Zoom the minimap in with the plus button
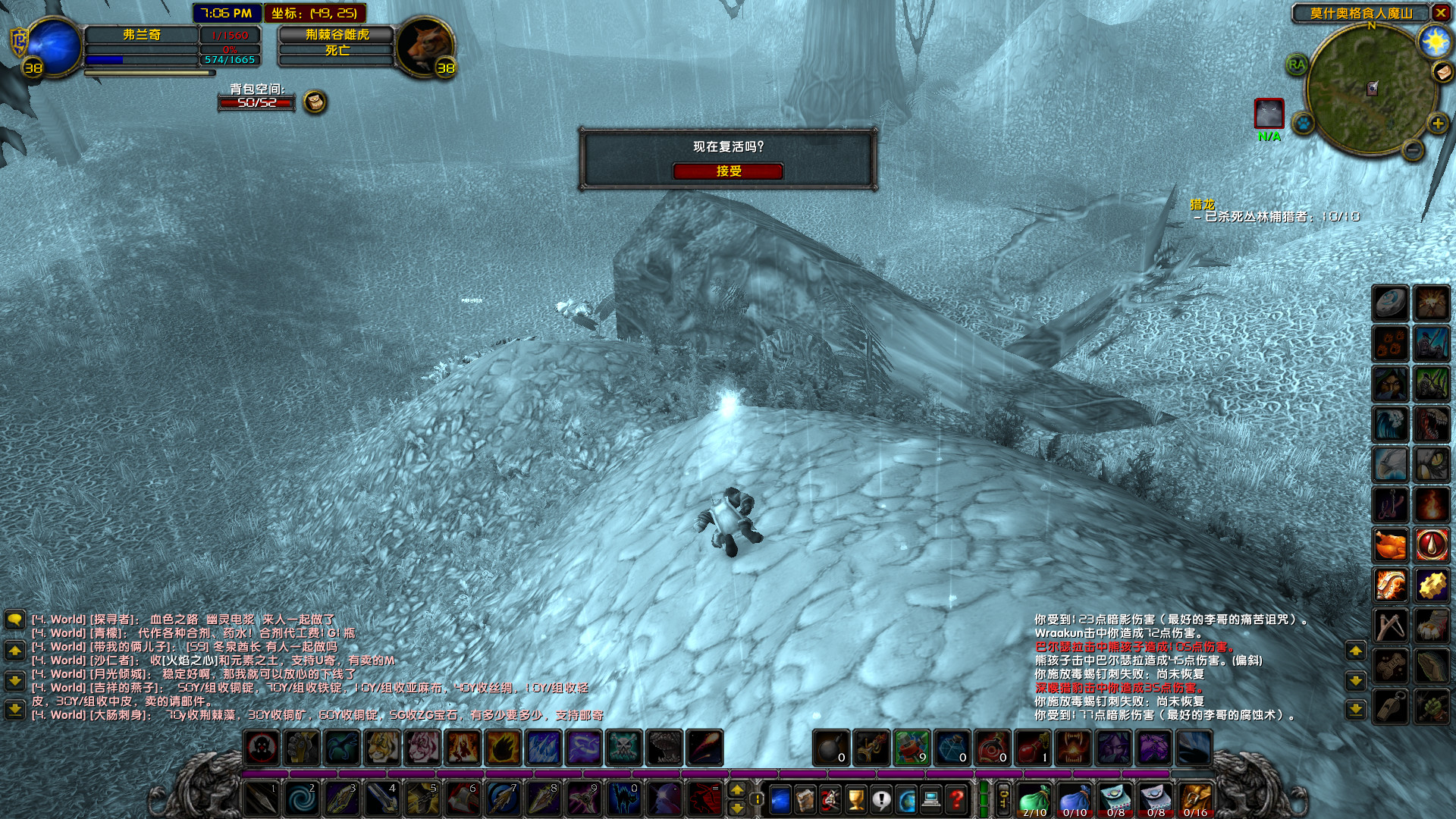This screenshot has width=1456, height=819. [1438, 124]
